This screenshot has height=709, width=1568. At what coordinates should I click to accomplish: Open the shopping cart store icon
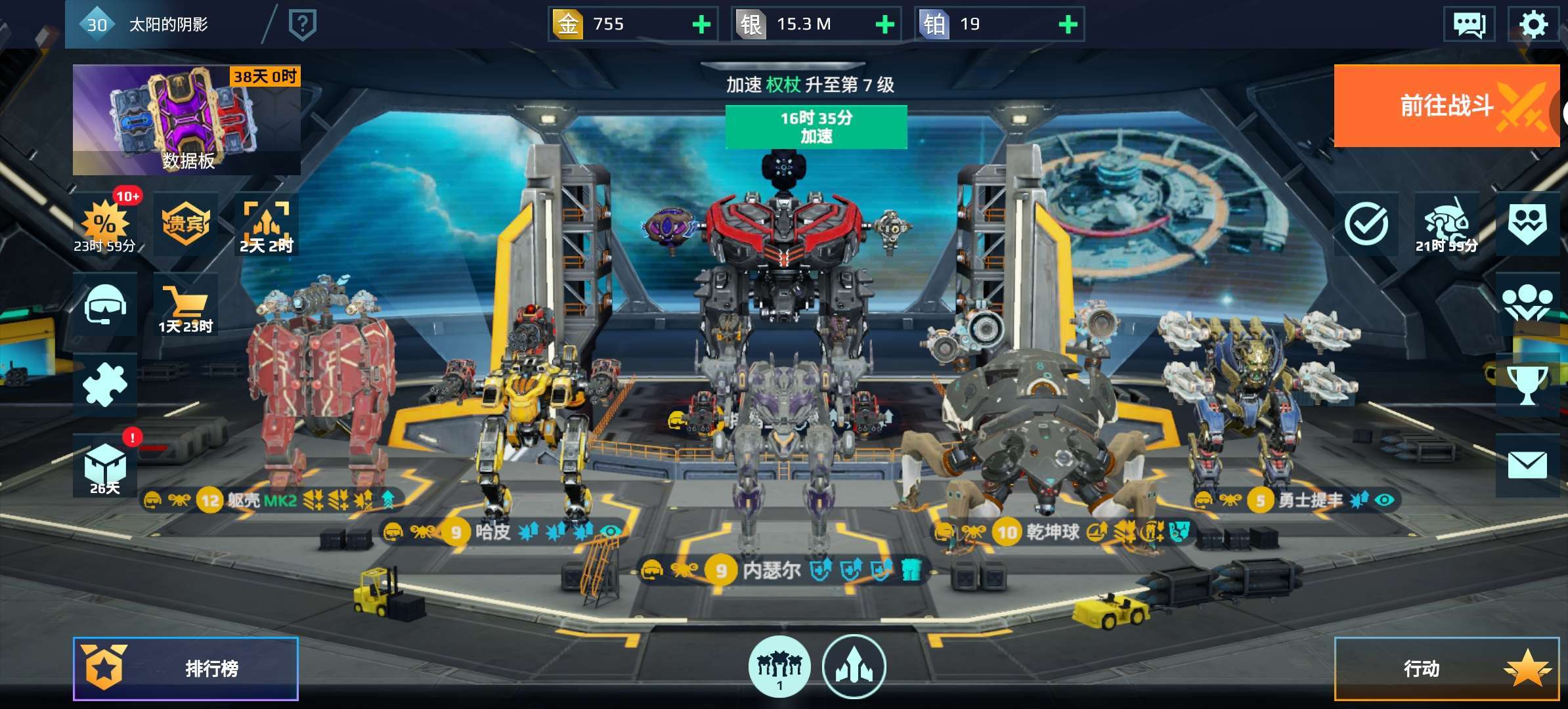(185, 306)
